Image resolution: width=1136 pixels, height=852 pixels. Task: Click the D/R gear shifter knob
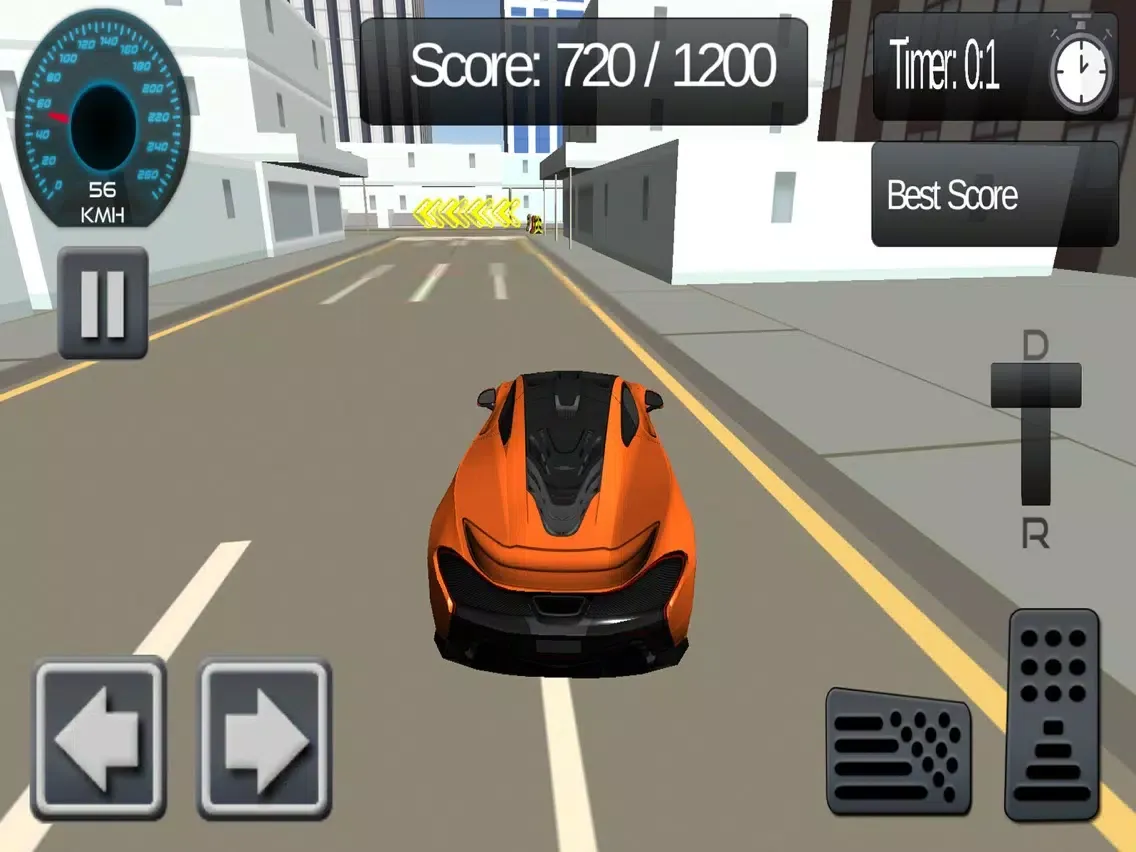point(1036,385)
